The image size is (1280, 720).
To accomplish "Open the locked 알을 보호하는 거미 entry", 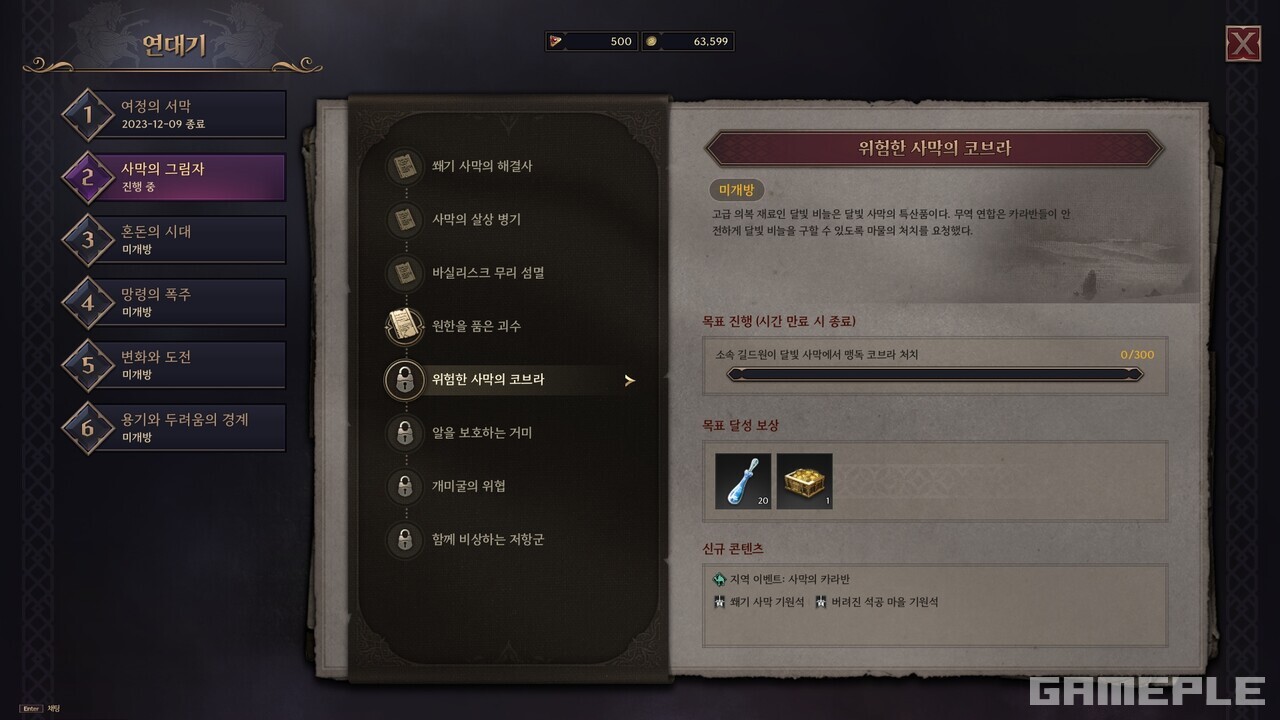I will pyautogui.click(x=481, y=433).
